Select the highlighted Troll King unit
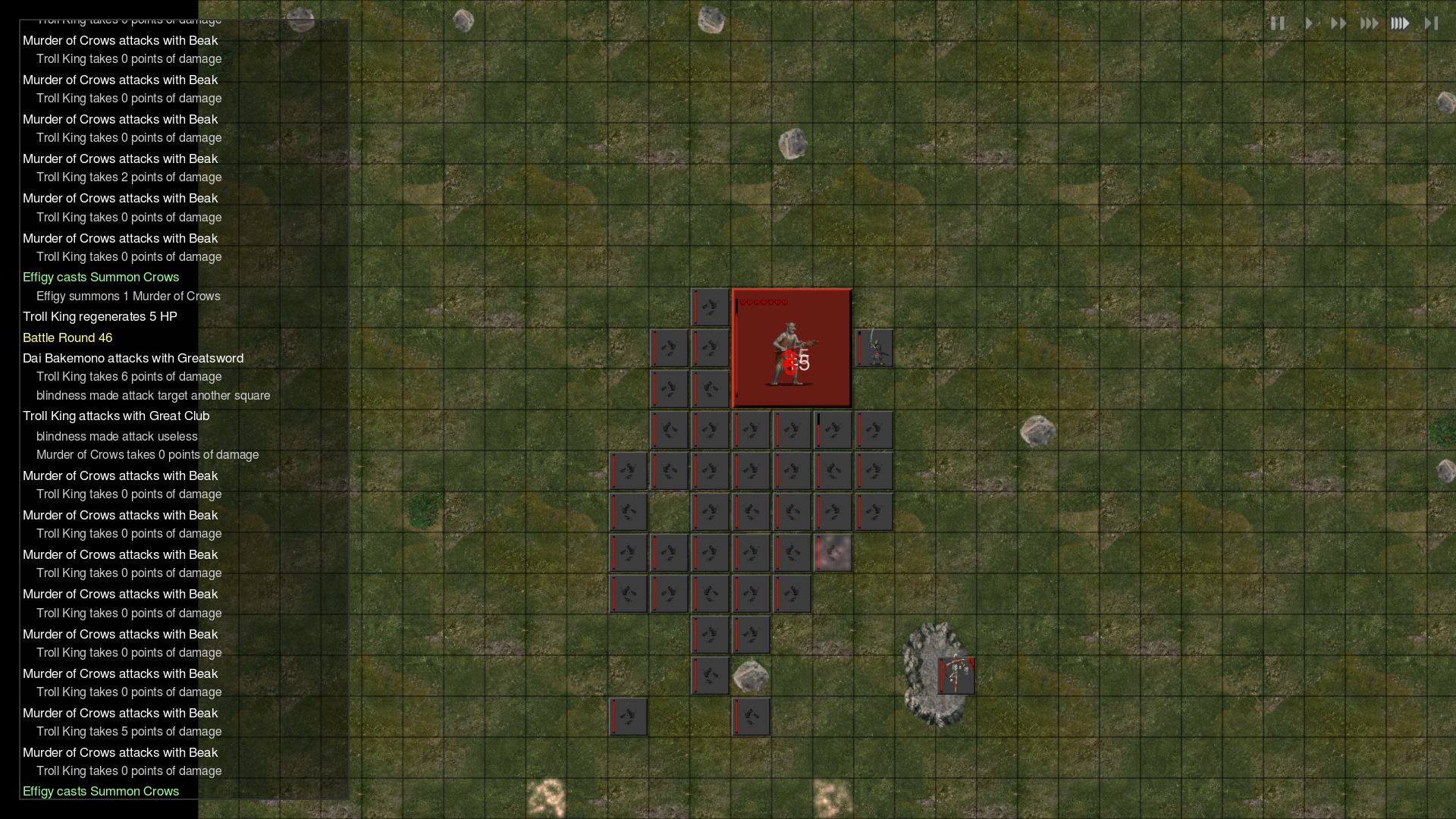The image size is (1456, 819). coord(792,348)
